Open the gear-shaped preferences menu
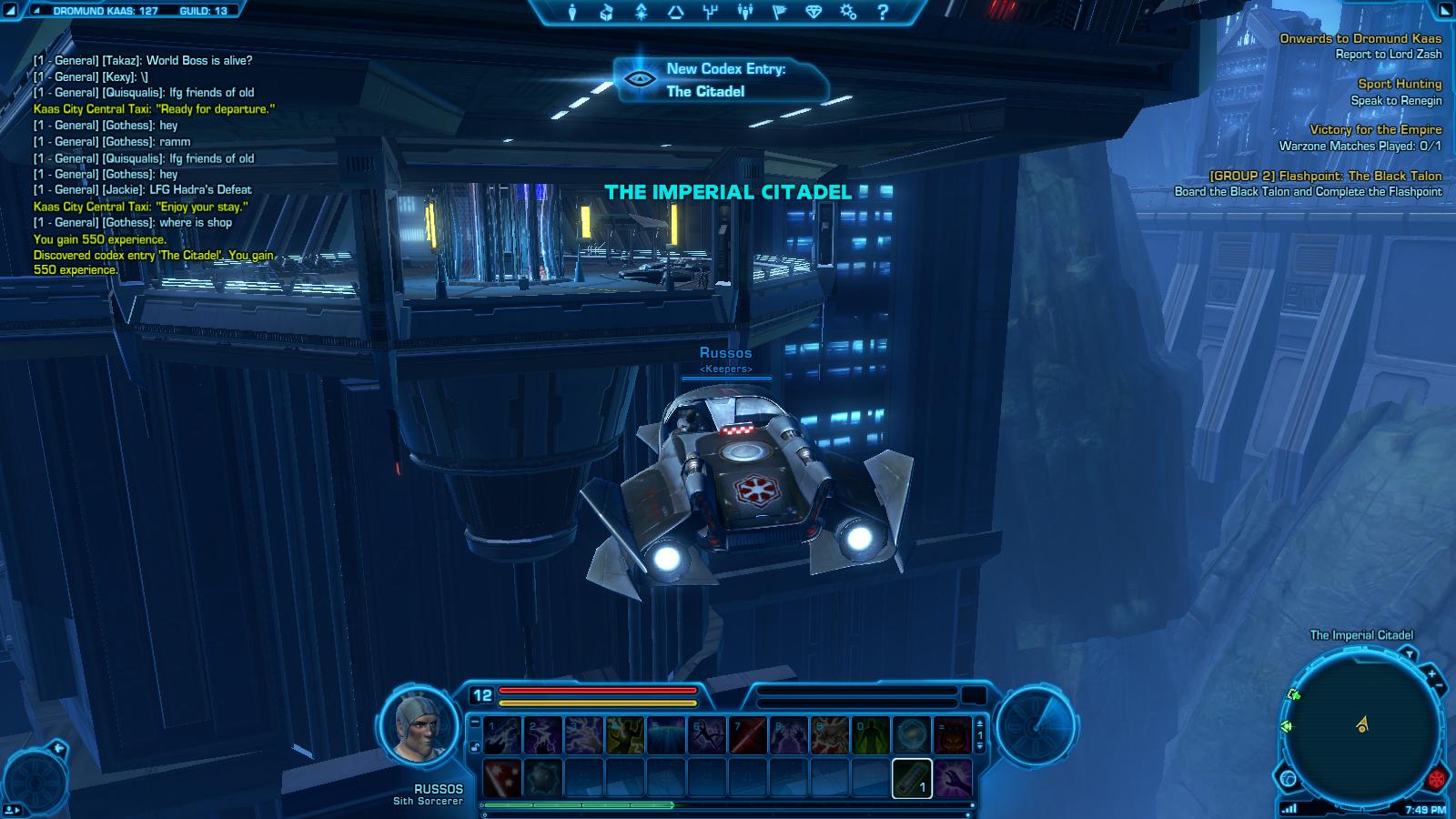 point(848,13)
